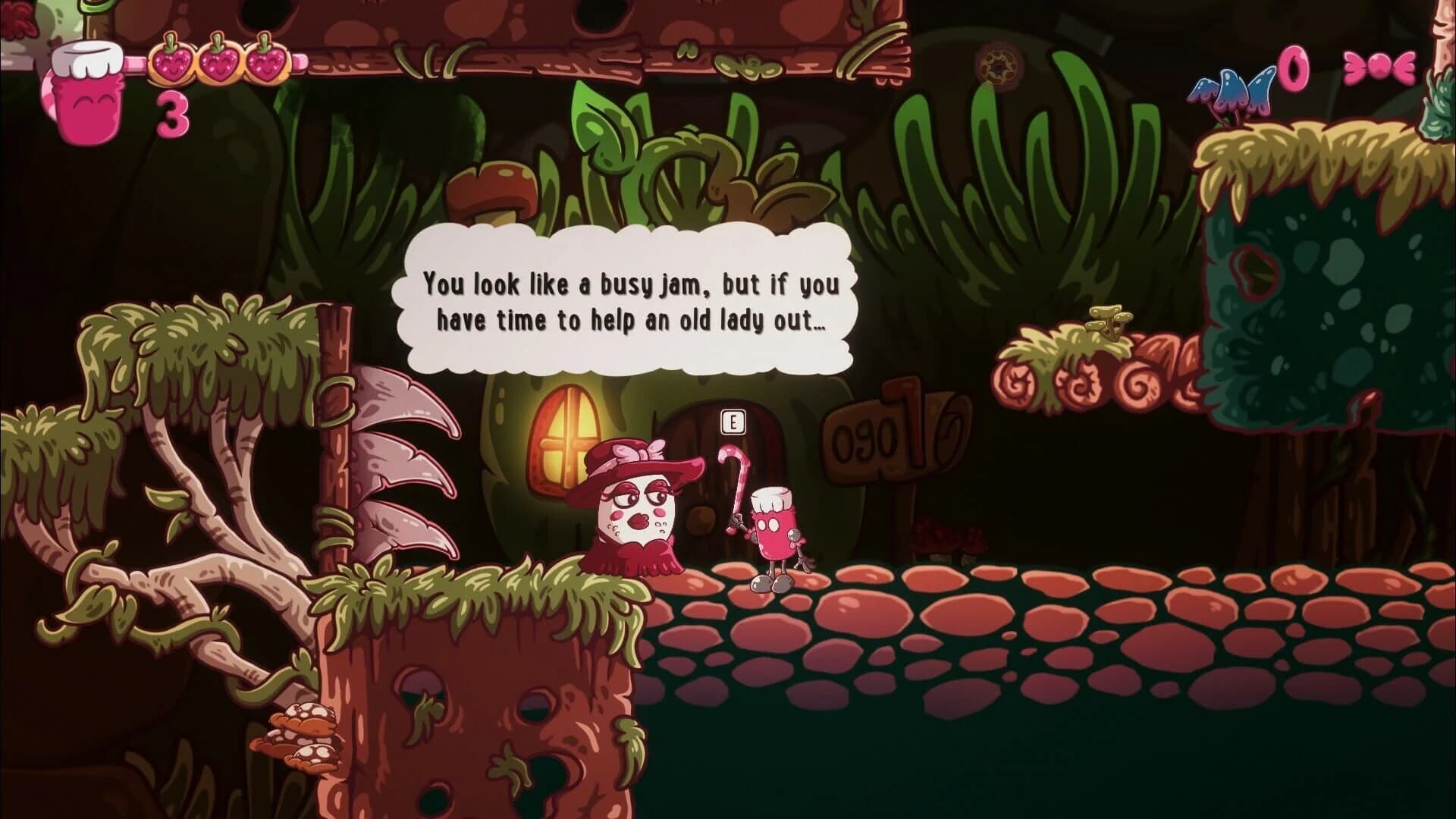Image resolution: width=1456 pixels, height=819 pixels.
Task: Click the strawberry lives counter showing 3
Action: [x=173, y=115]
